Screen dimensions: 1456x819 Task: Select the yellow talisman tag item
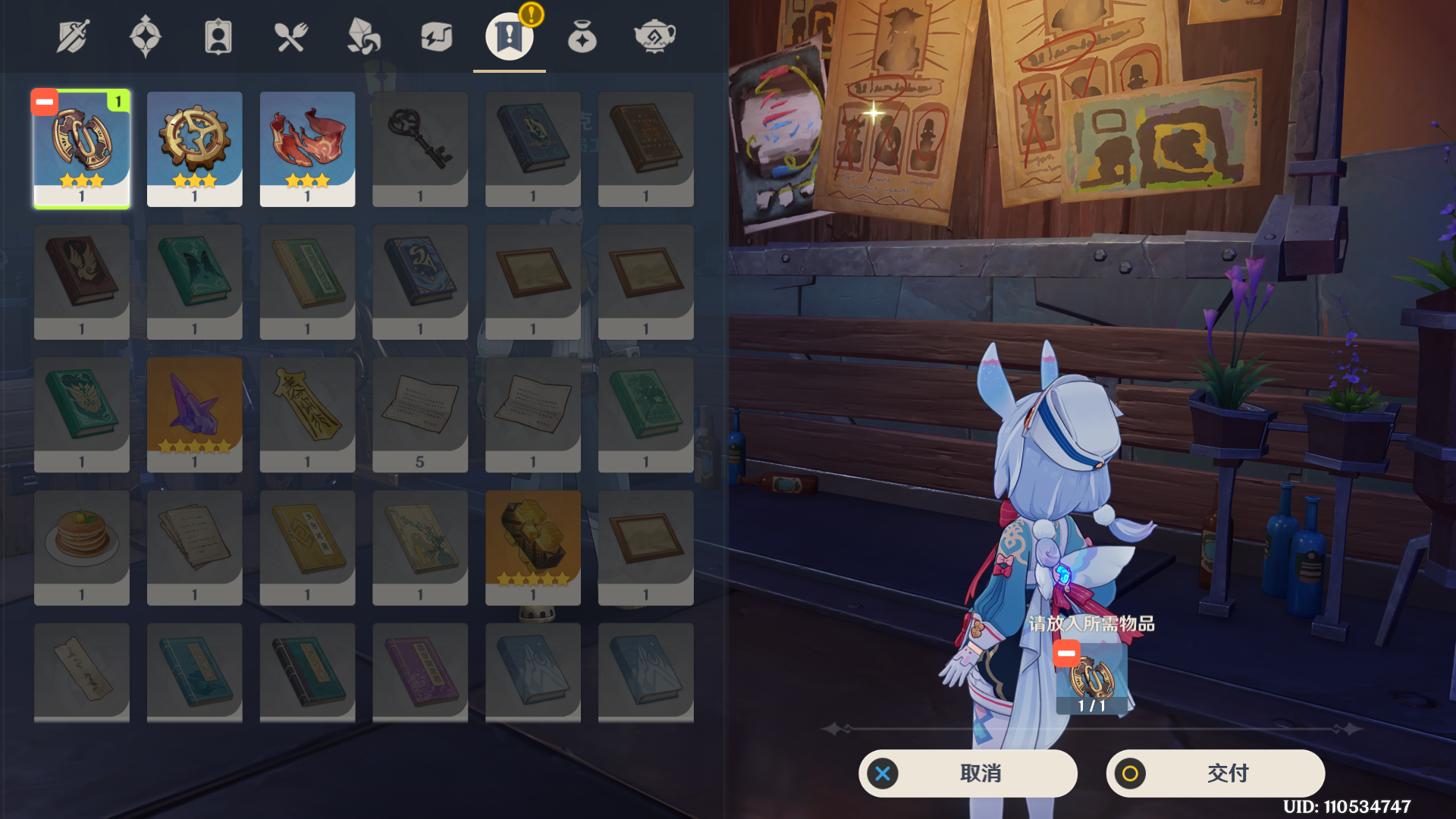tap(307, 414)
